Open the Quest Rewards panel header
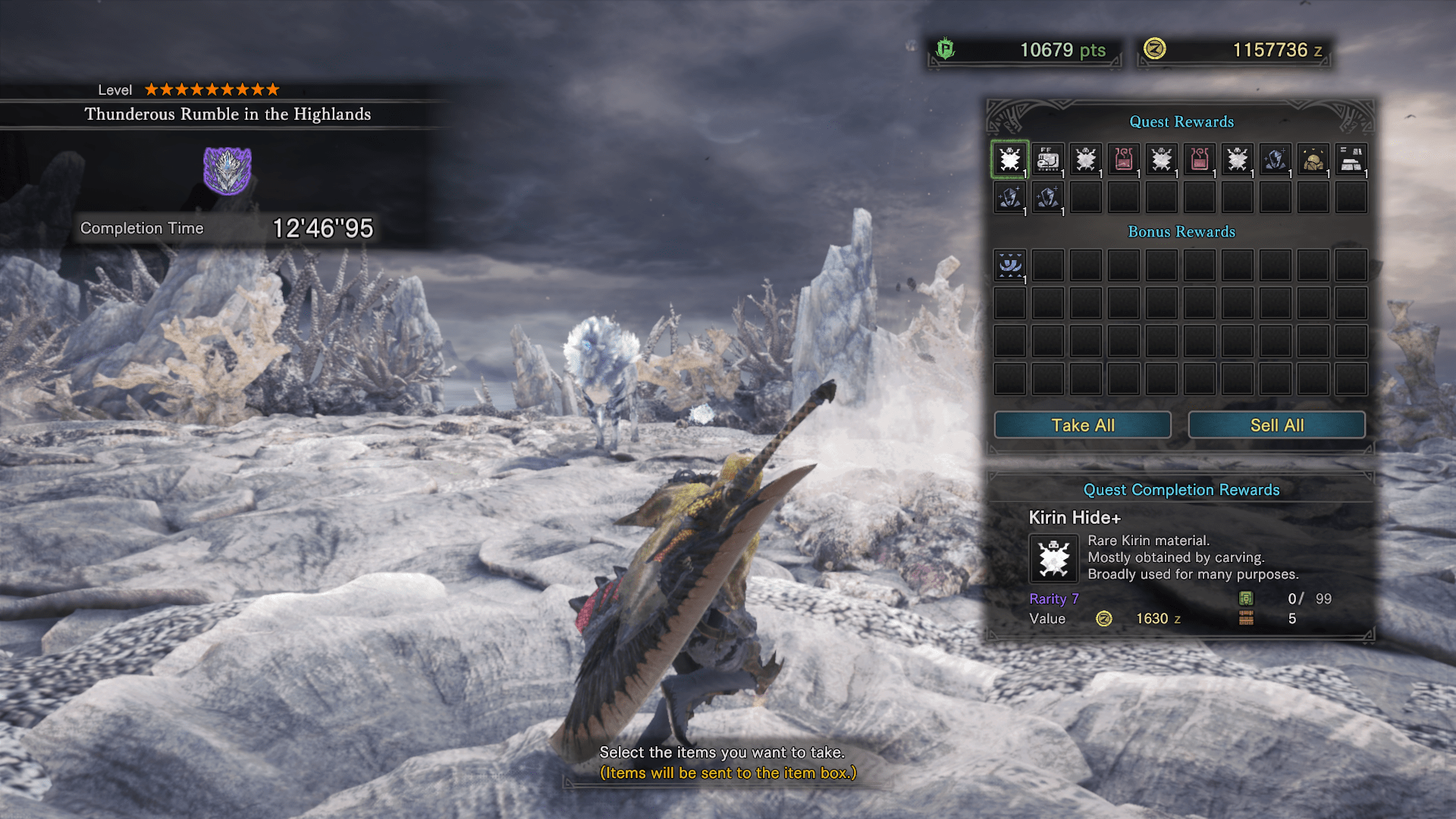1456x819 pixels. [x=1181, y=122]
